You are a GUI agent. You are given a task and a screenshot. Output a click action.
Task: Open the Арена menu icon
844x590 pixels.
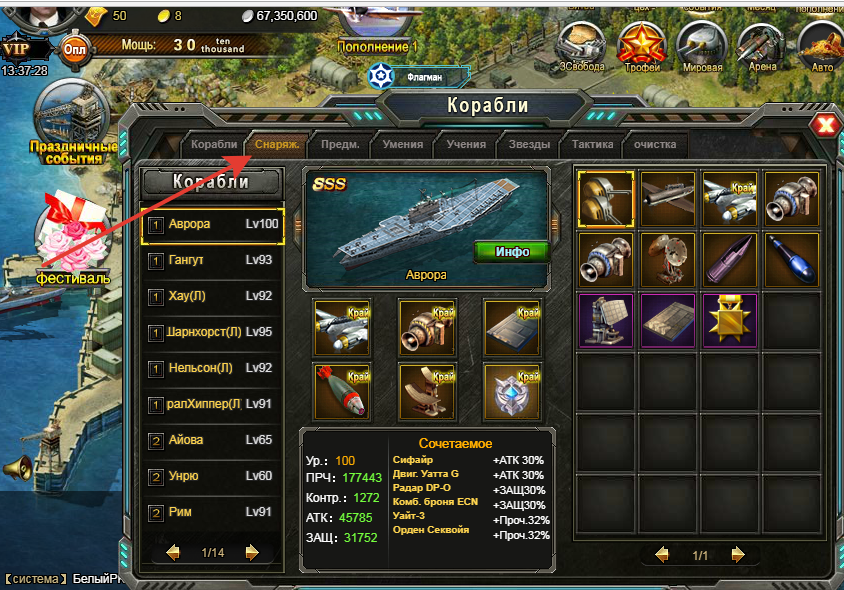point(762,46)
